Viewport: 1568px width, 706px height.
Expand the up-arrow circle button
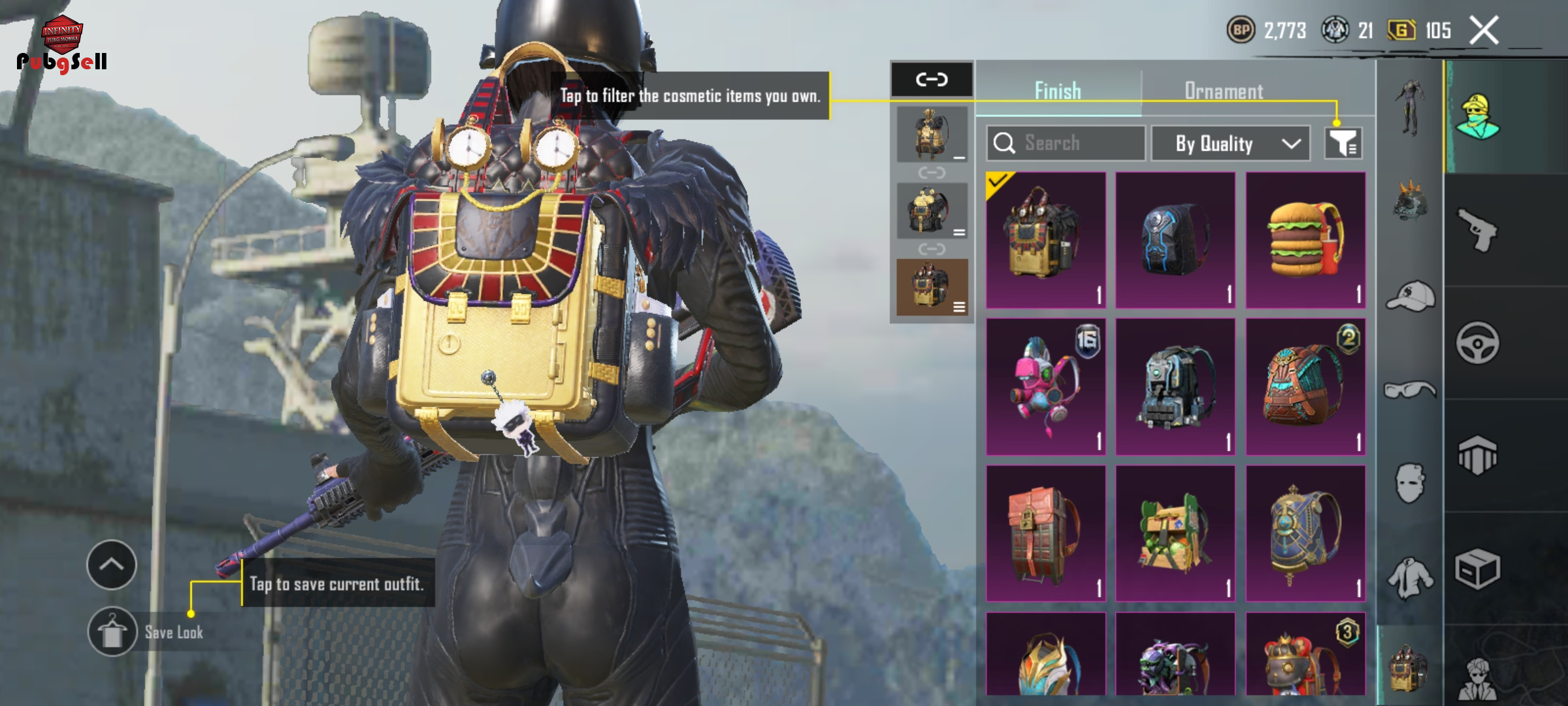click(x=112, y=565)
